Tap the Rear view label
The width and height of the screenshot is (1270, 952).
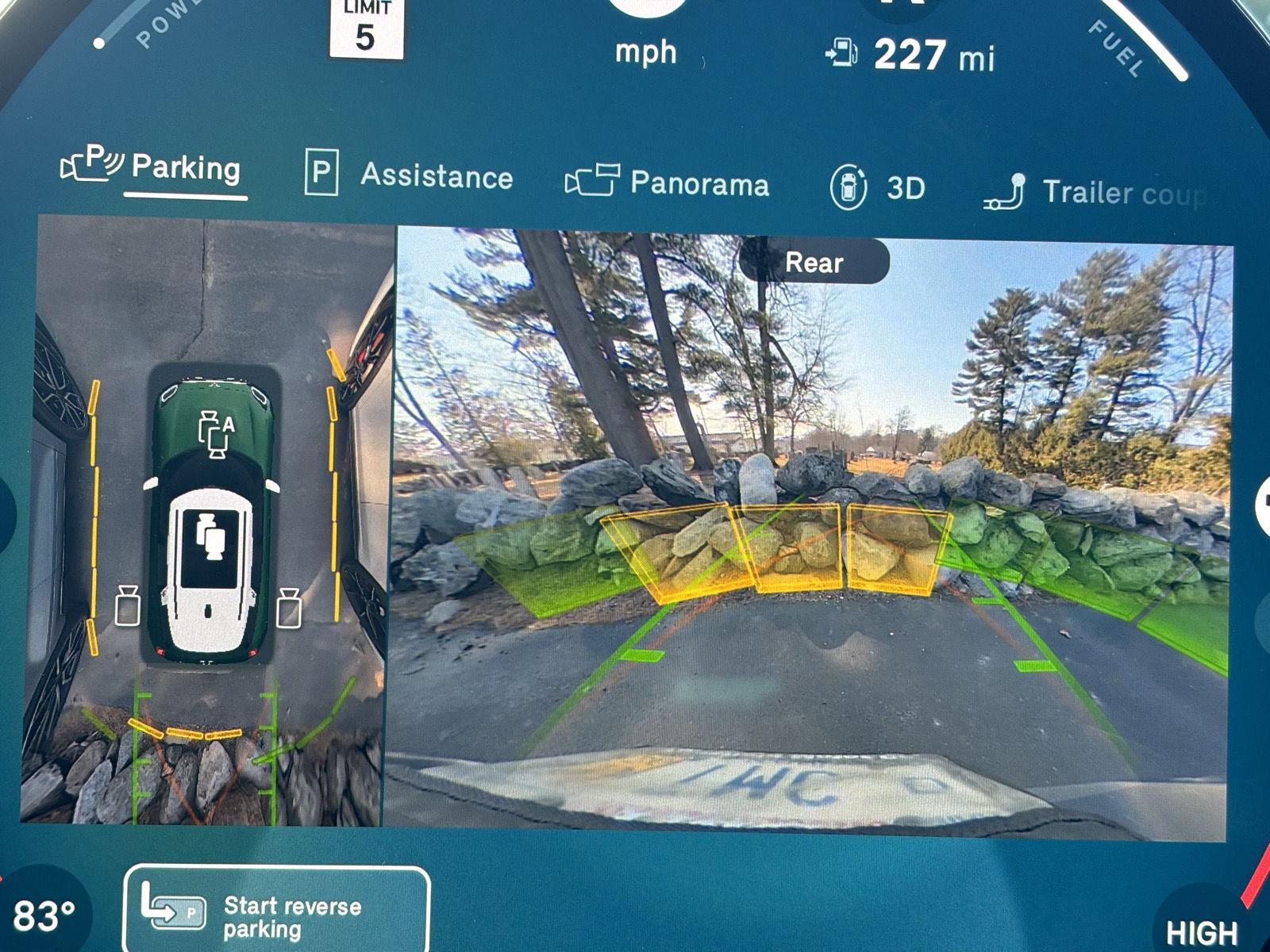pyautogui.click(x=814, y=262)
